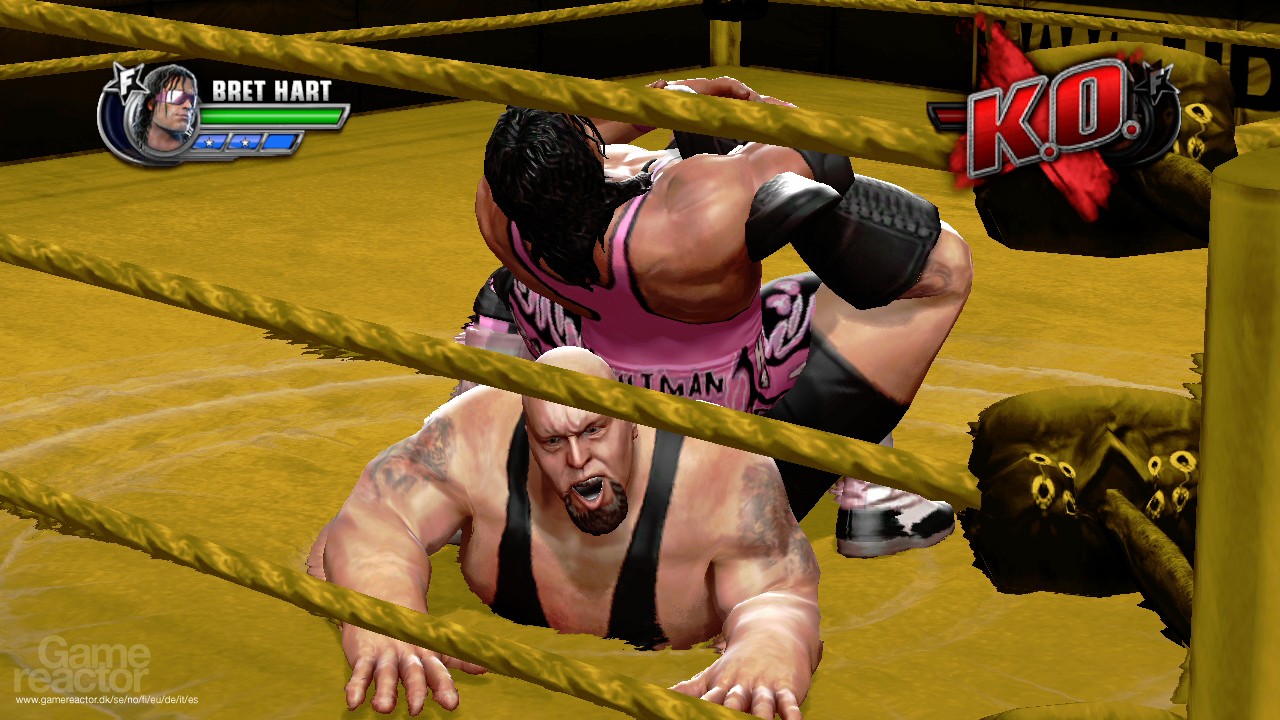
Task: Click Bret Hart's green health bar
Action: pyautogui.click(x=272, y=118)
